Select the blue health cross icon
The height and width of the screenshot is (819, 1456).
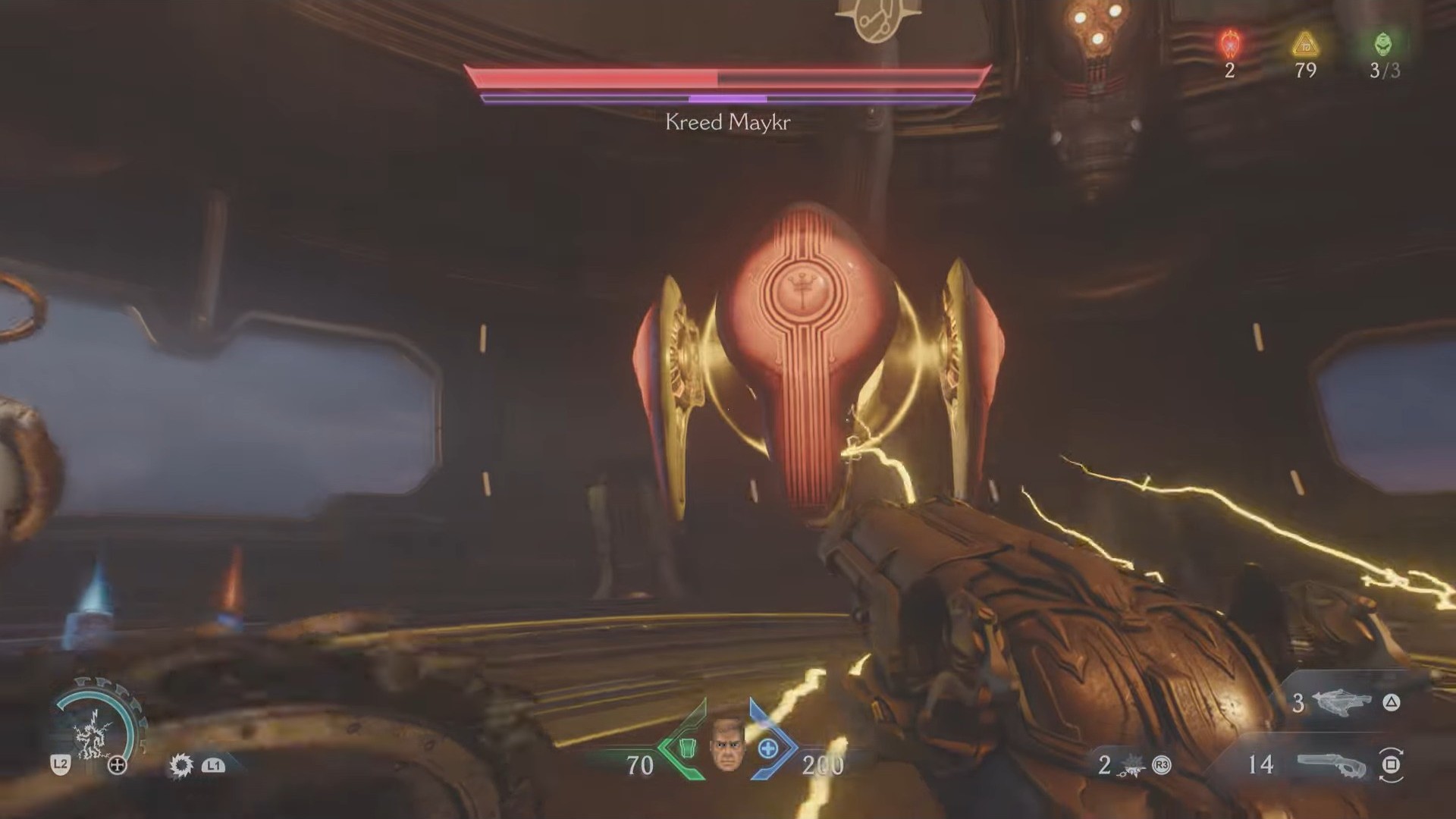tap(768, 748)
